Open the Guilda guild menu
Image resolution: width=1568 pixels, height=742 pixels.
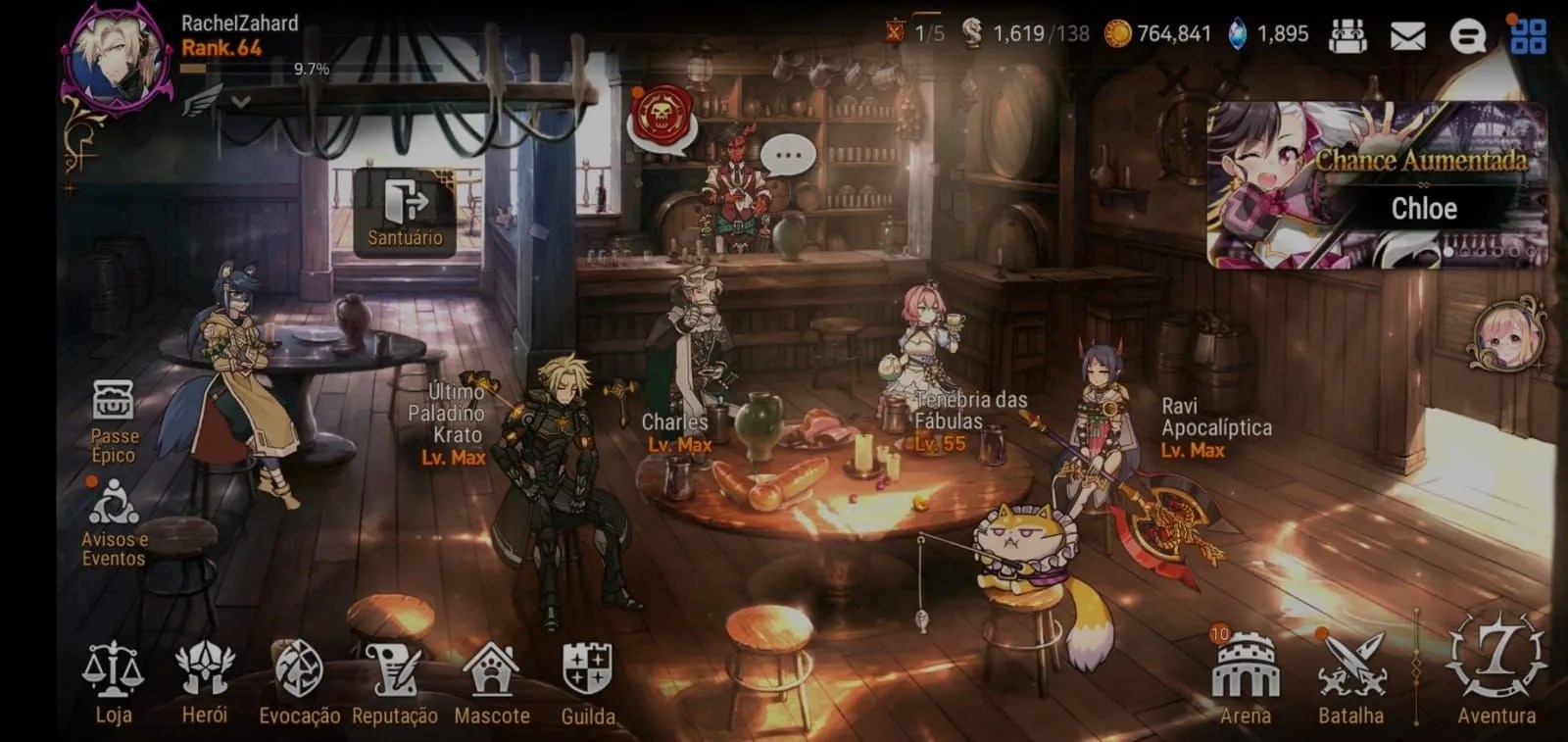(588, 682)
